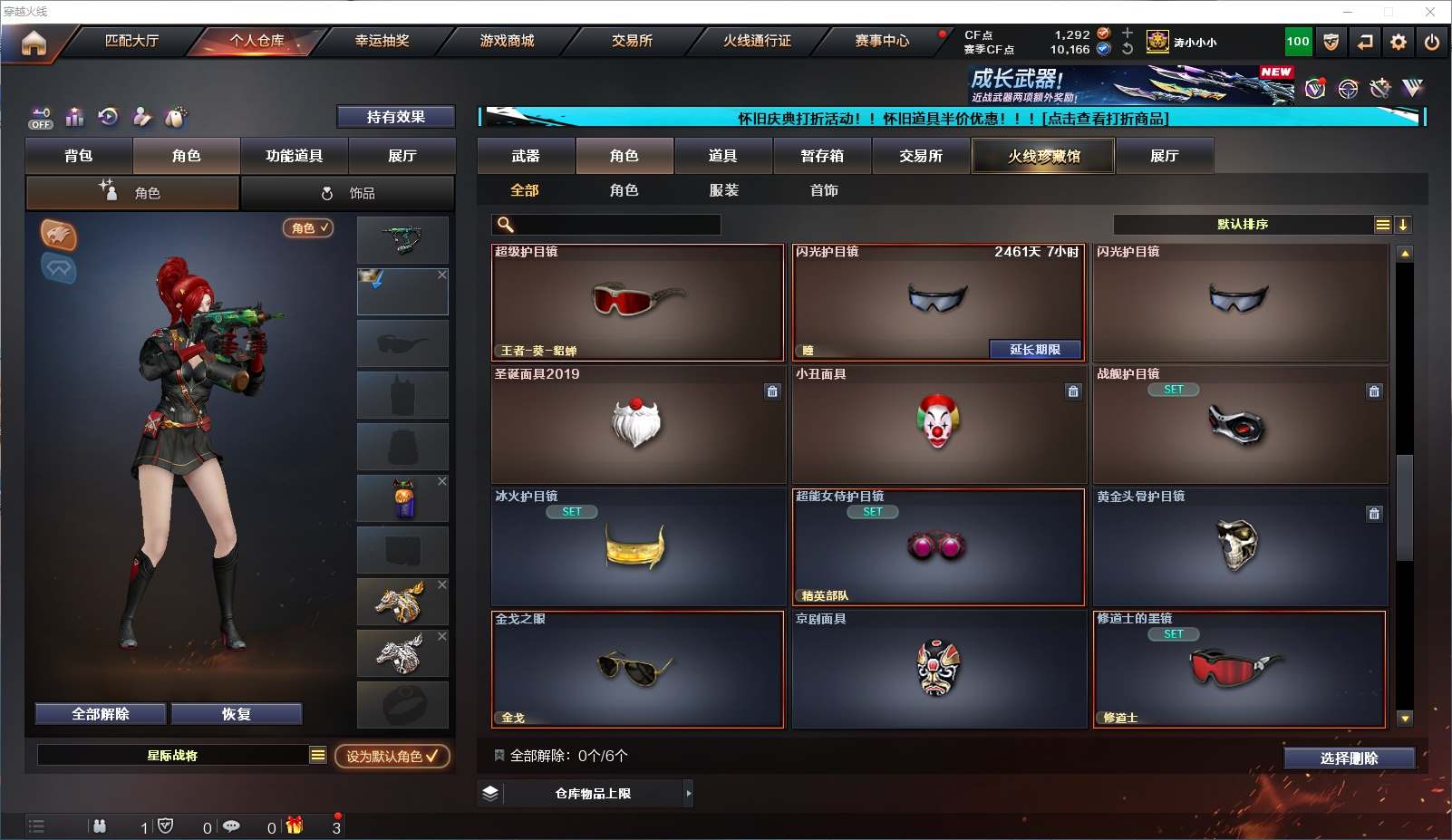Select the 小丑面具 clown mask item
The height and width of the screenshot is (840, 1452).
(x=938, y=424)
